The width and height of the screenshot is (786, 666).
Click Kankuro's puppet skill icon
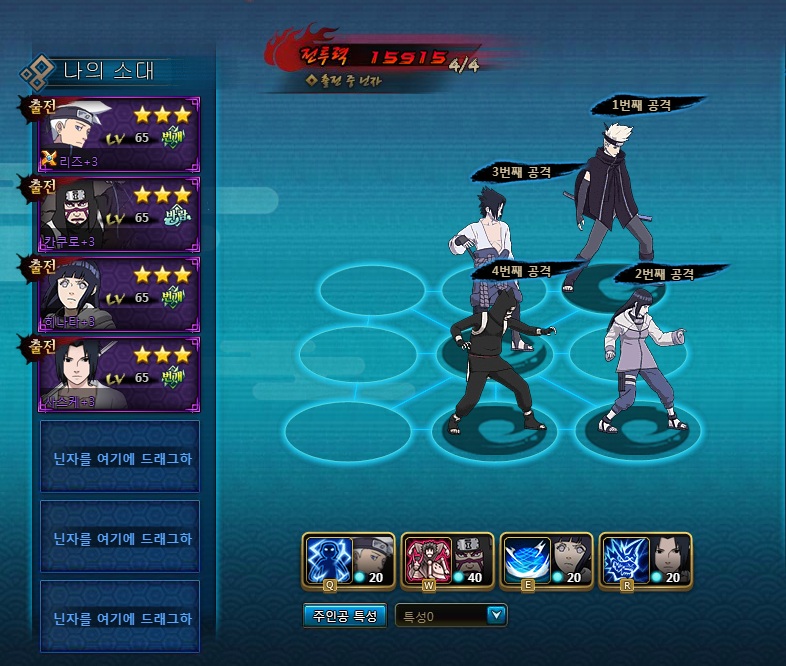[426, 559]
